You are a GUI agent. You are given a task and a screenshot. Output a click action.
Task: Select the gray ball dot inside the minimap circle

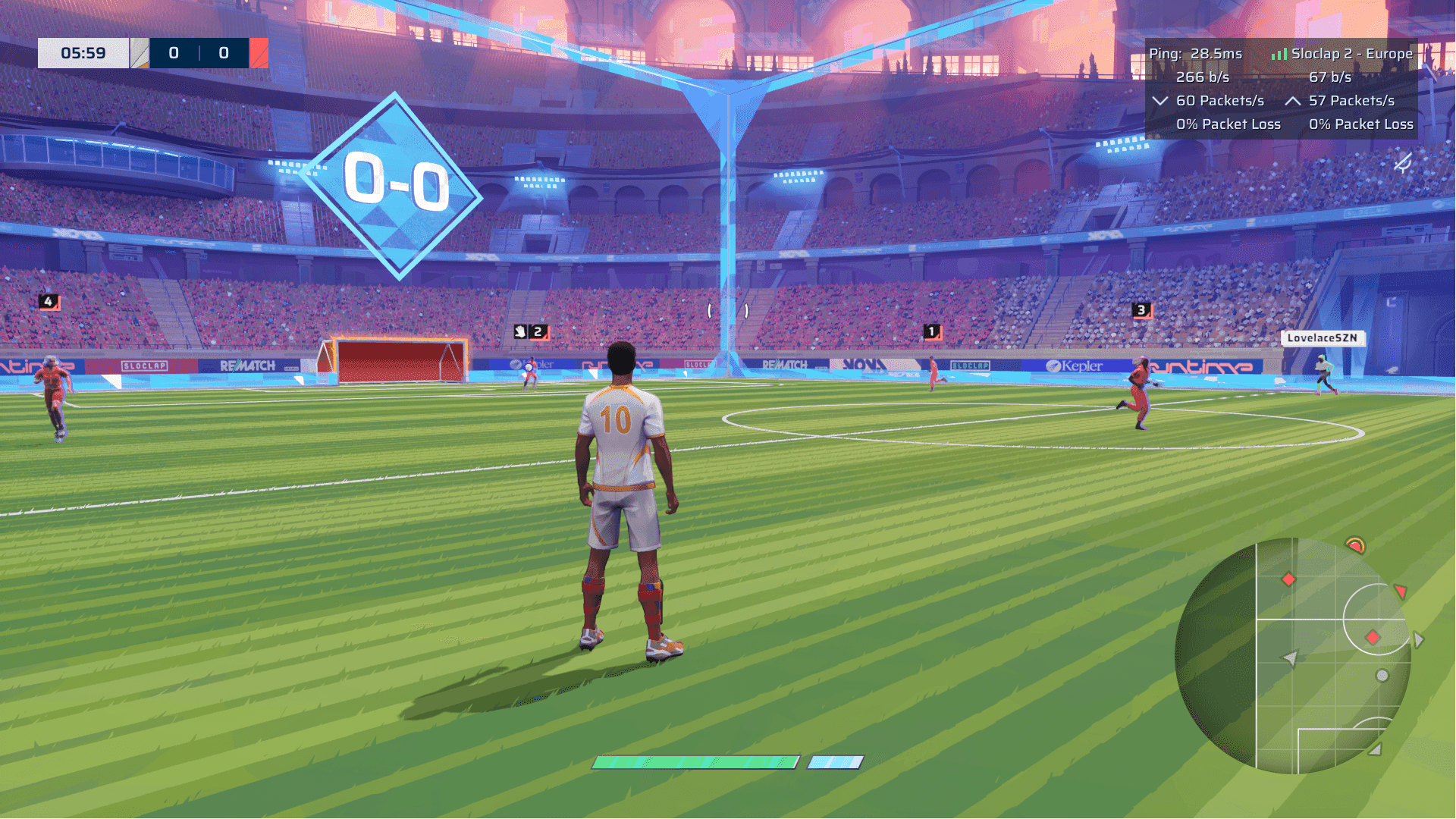1381,675
